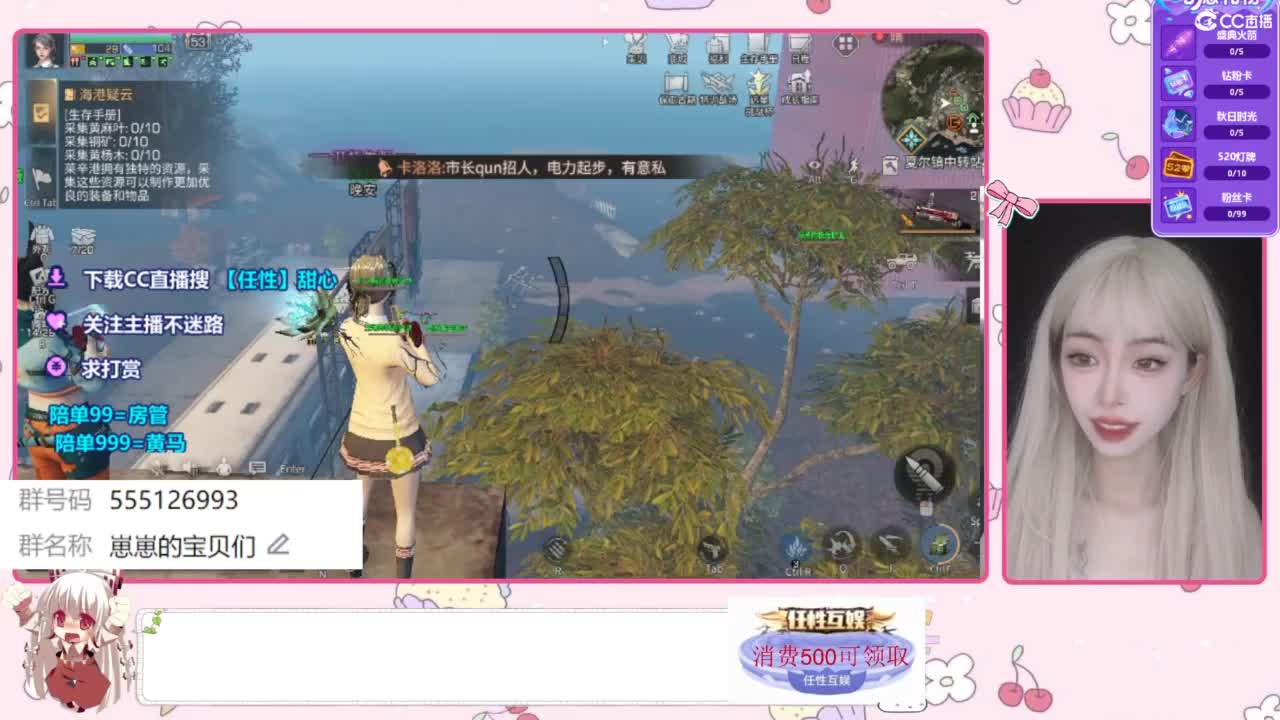Toggle the Ctrl/Tab outfit panel icon
This screenshot has height=720, width=1280.
[42, 235]
